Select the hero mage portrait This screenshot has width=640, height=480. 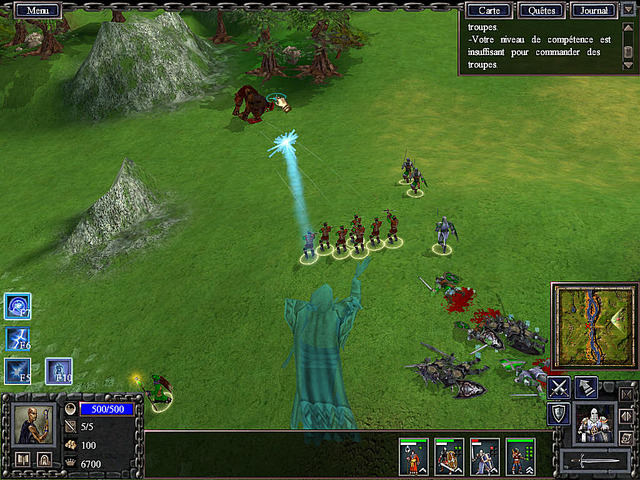[34, 425]
